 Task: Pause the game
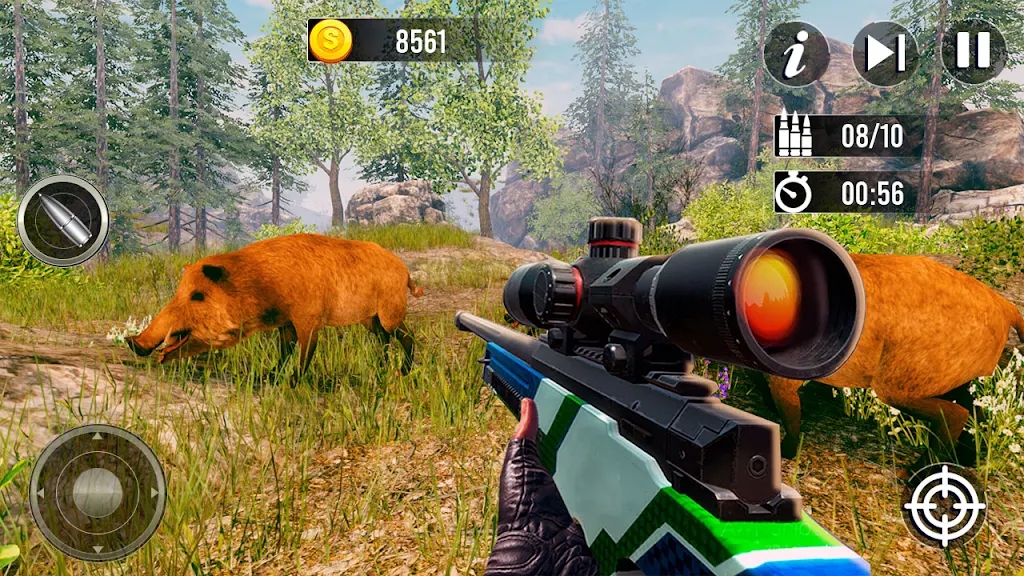coord(973,51)
